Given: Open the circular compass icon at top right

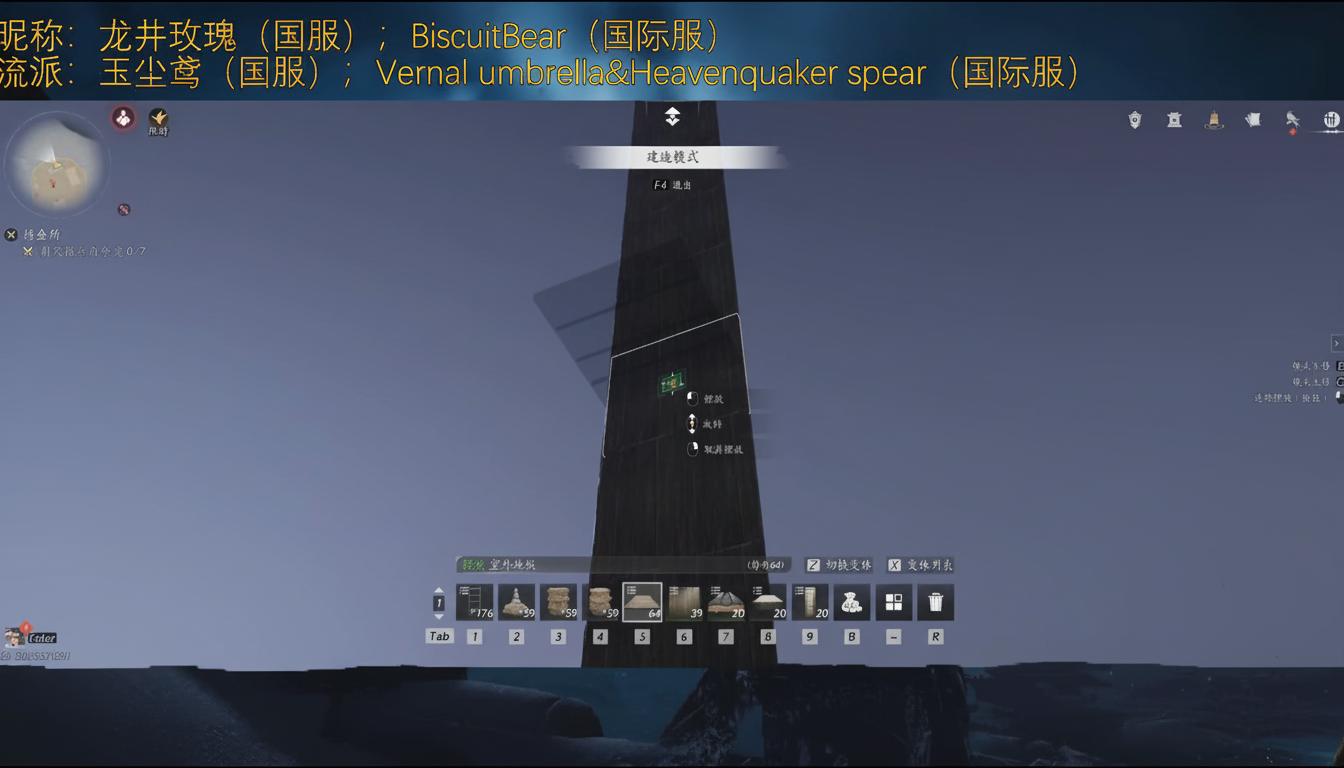Looking at the screenshot, I should [1331, 119].
